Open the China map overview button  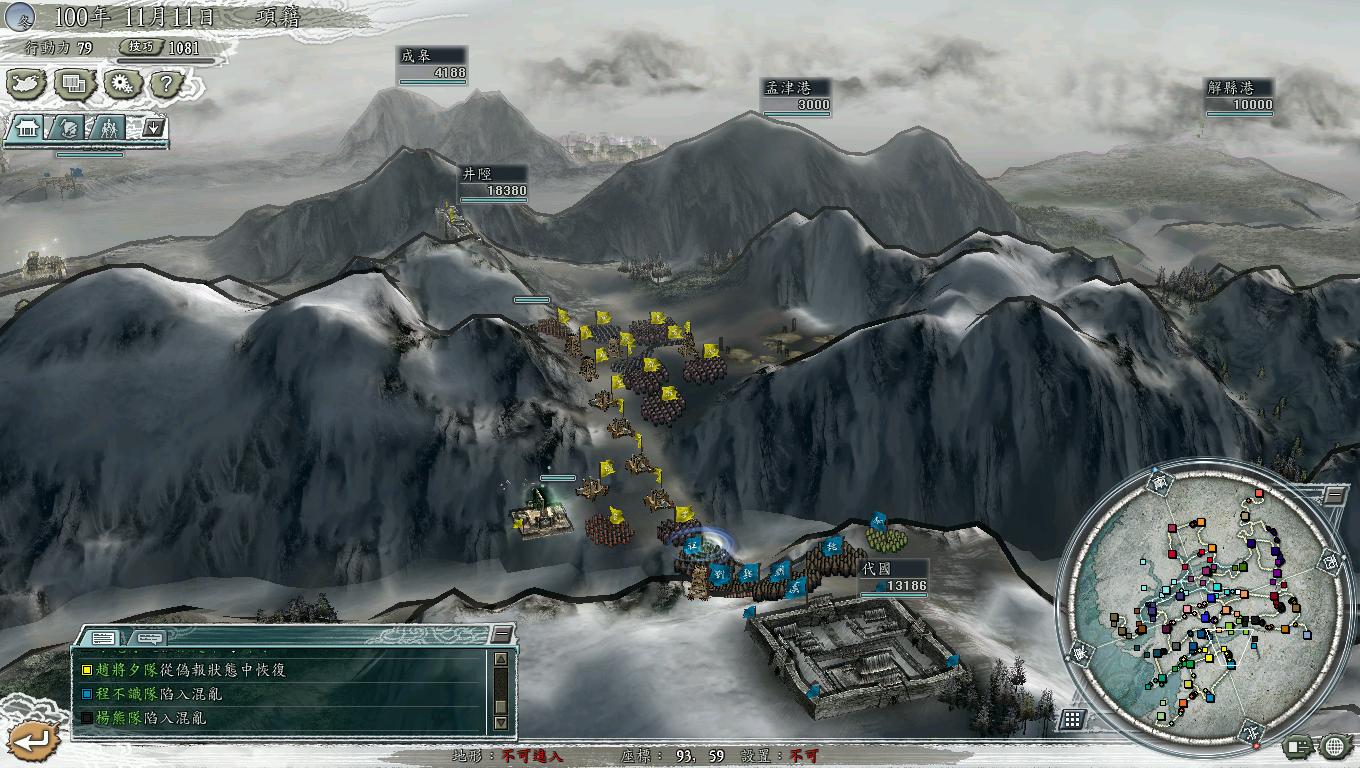pos(26,85)
